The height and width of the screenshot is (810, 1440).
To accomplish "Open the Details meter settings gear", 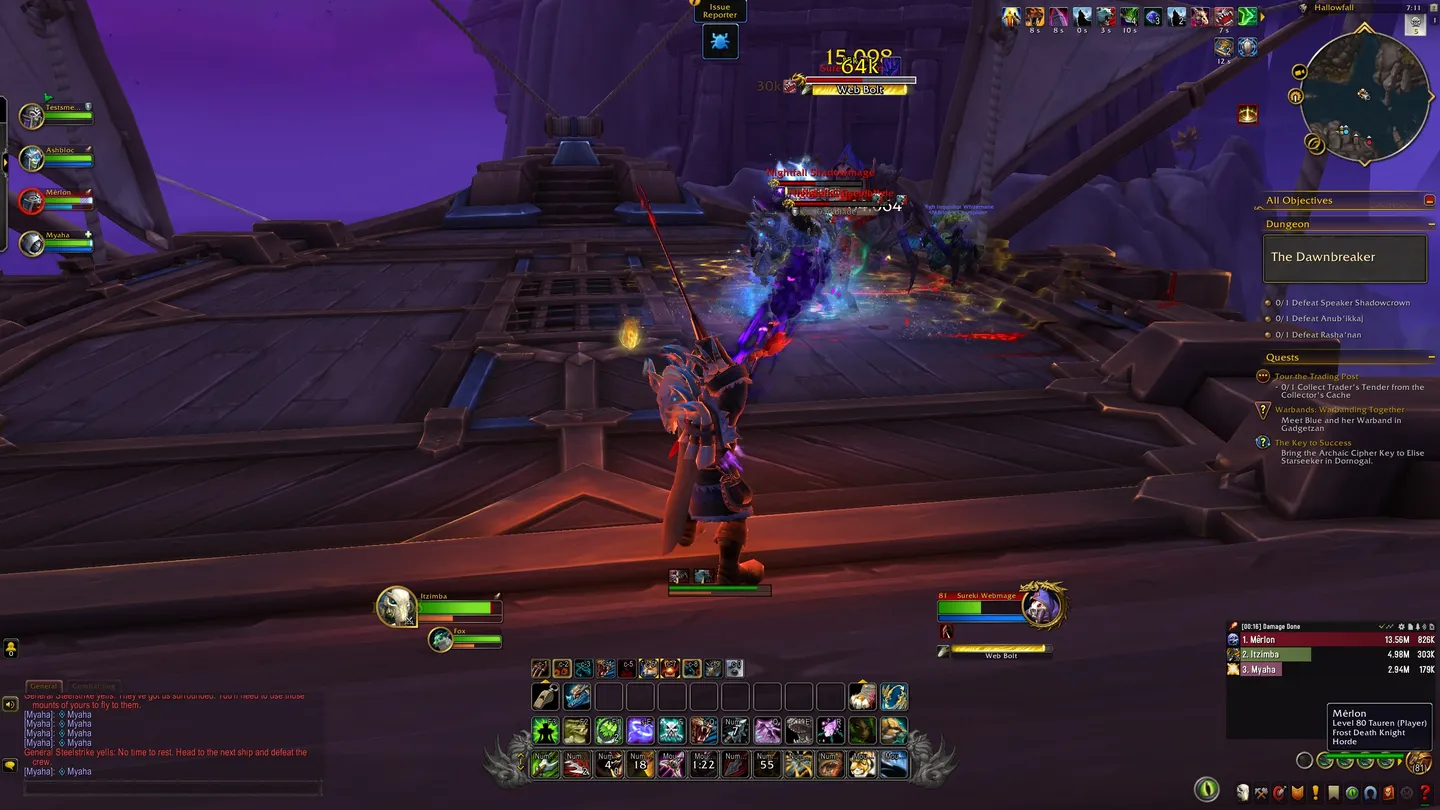I will 1401,626.
